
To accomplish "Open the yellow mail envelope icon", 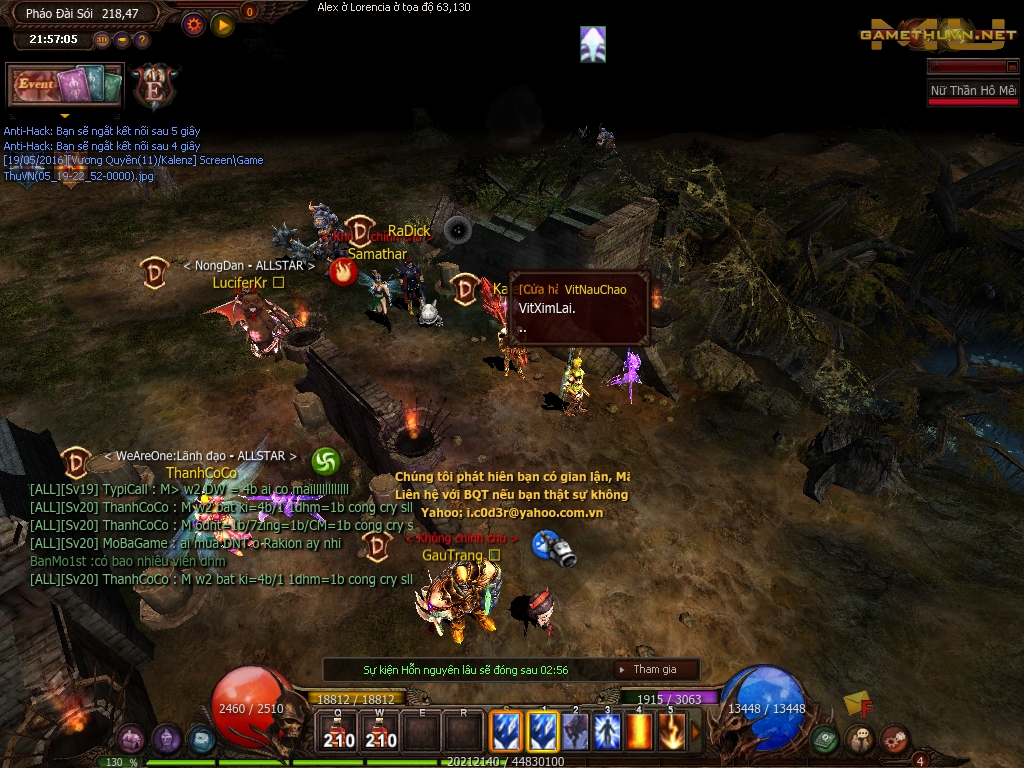I will pos(855,704).
